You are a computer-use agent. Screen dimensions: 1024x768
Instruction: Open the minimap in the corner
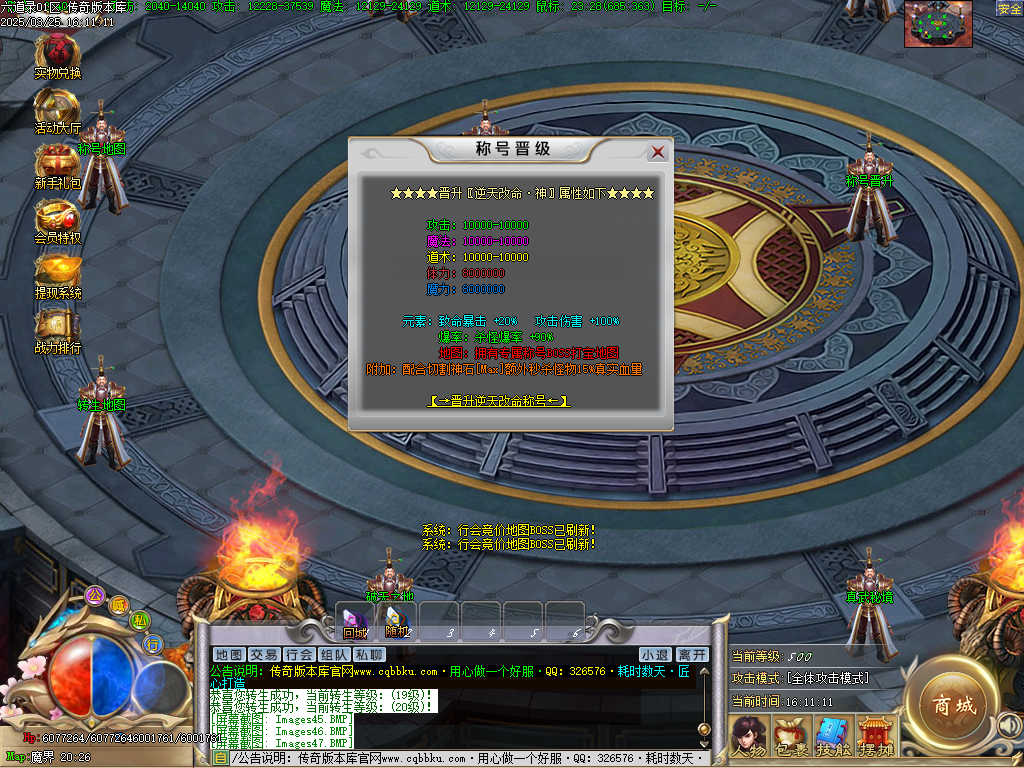(x=938, y=24)
